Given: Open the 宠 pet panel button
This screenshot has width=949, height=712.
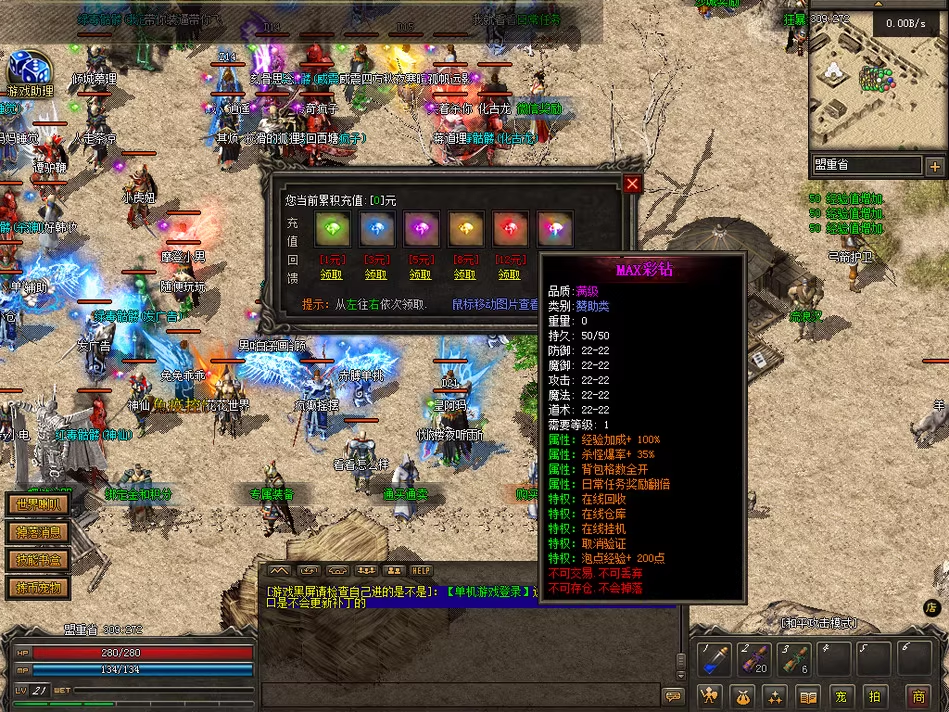Looking at the screenshot, I should point(843,696).
